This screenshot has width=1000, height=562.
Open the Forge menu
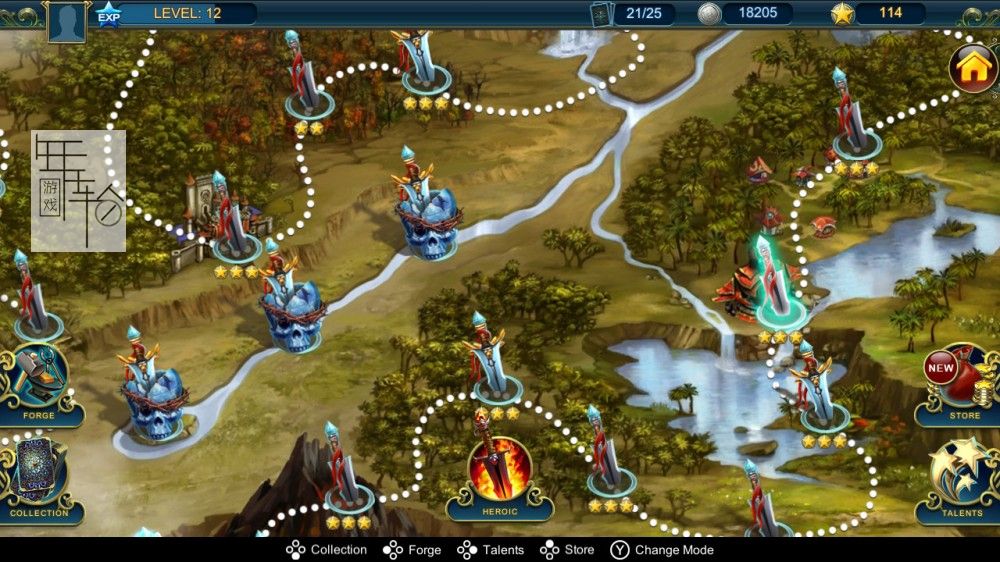coord(38,382)
